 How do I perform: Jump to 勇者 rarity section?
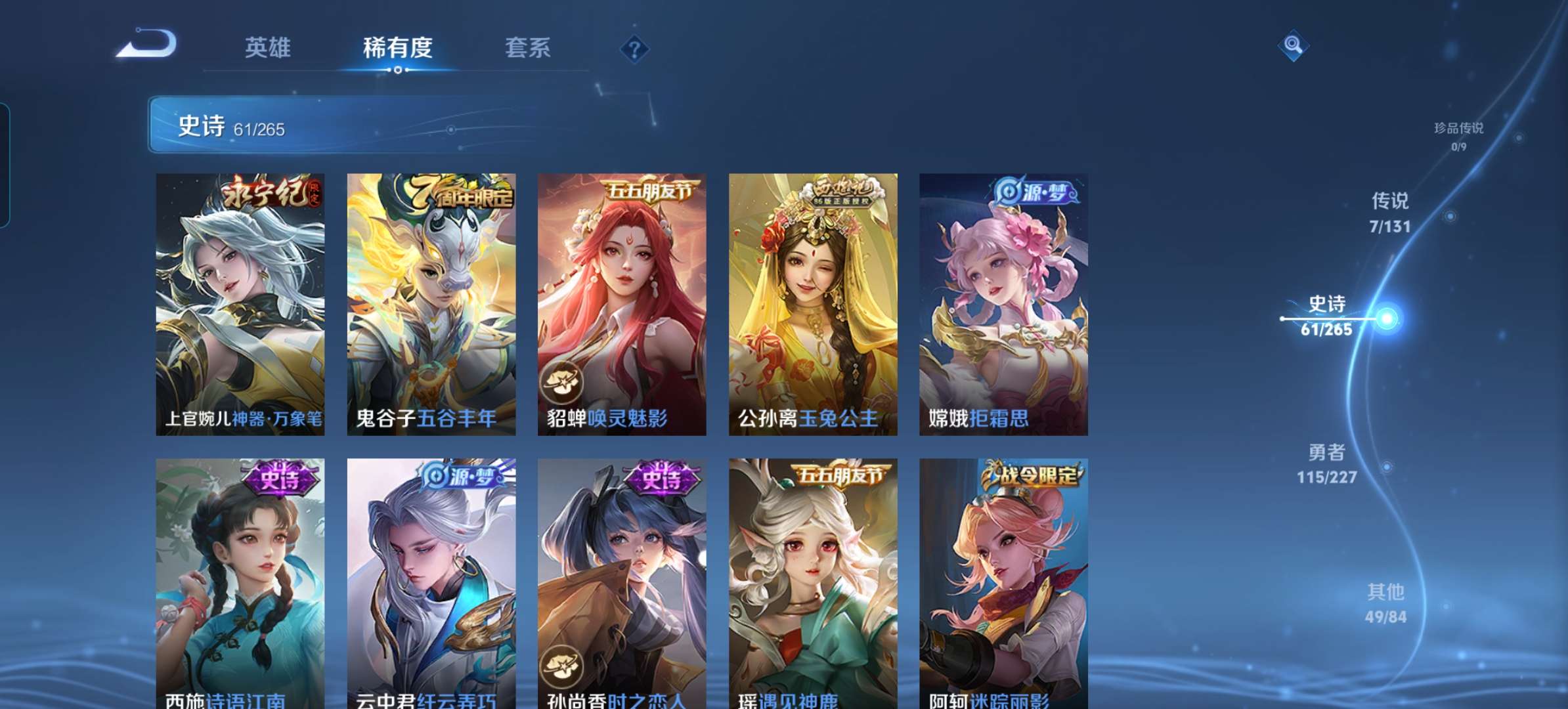click(1327, 463)
